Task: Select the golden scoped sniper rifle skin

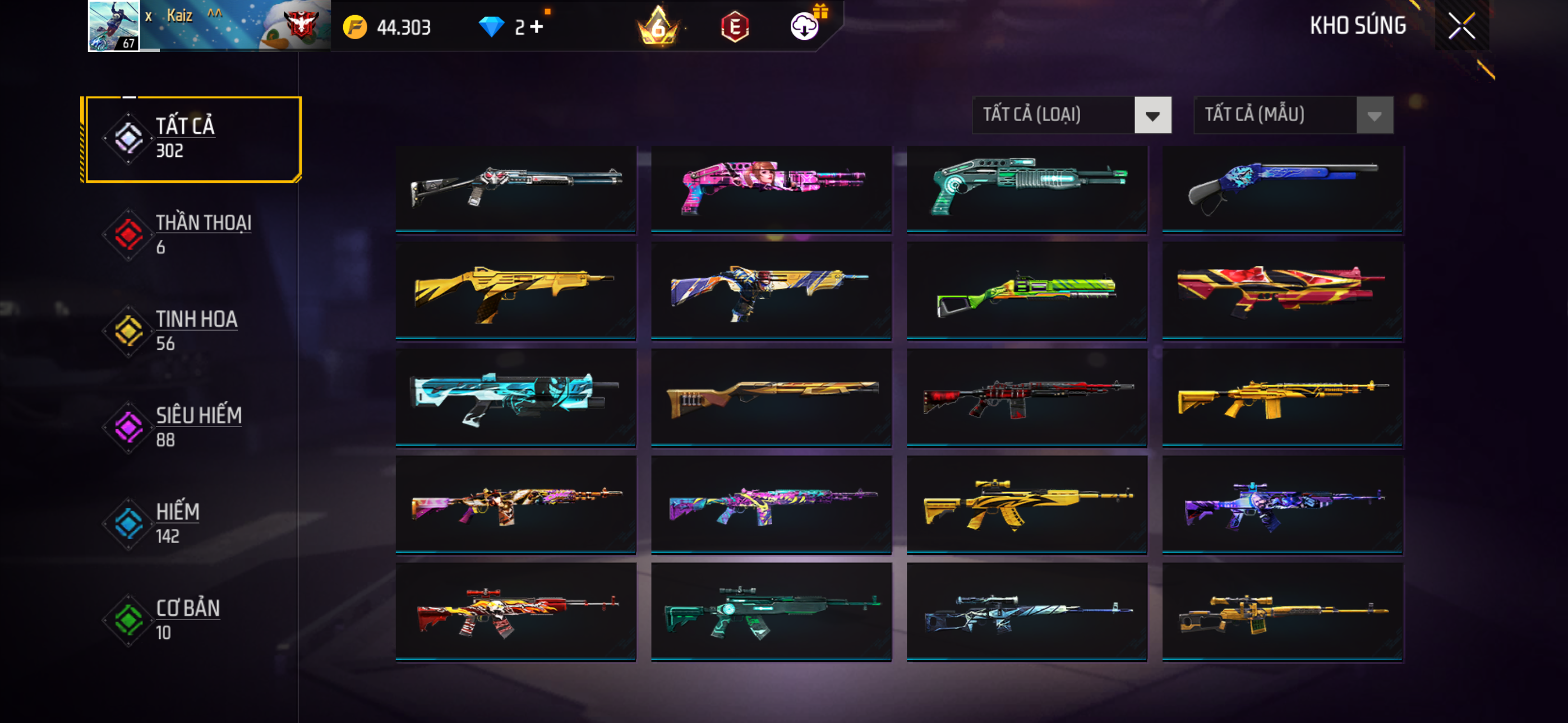Action: [1283, 611]
